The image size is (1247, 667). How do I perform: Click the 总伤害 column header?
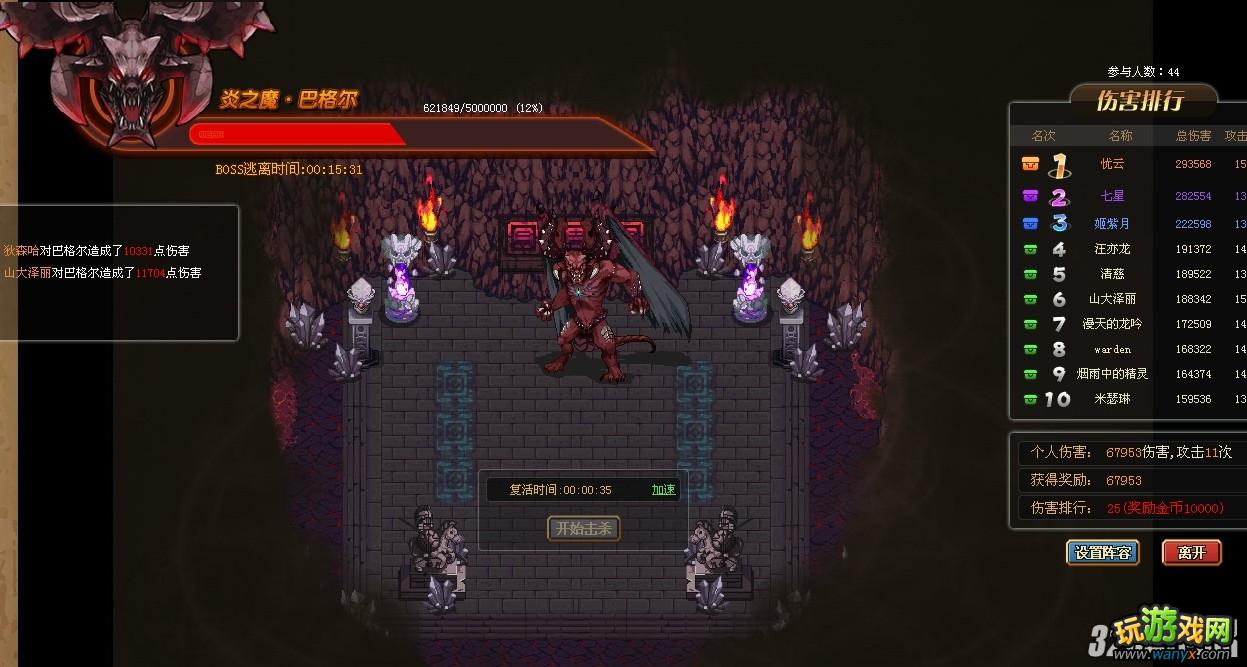pyautogui.click(x=1193, y=136)
